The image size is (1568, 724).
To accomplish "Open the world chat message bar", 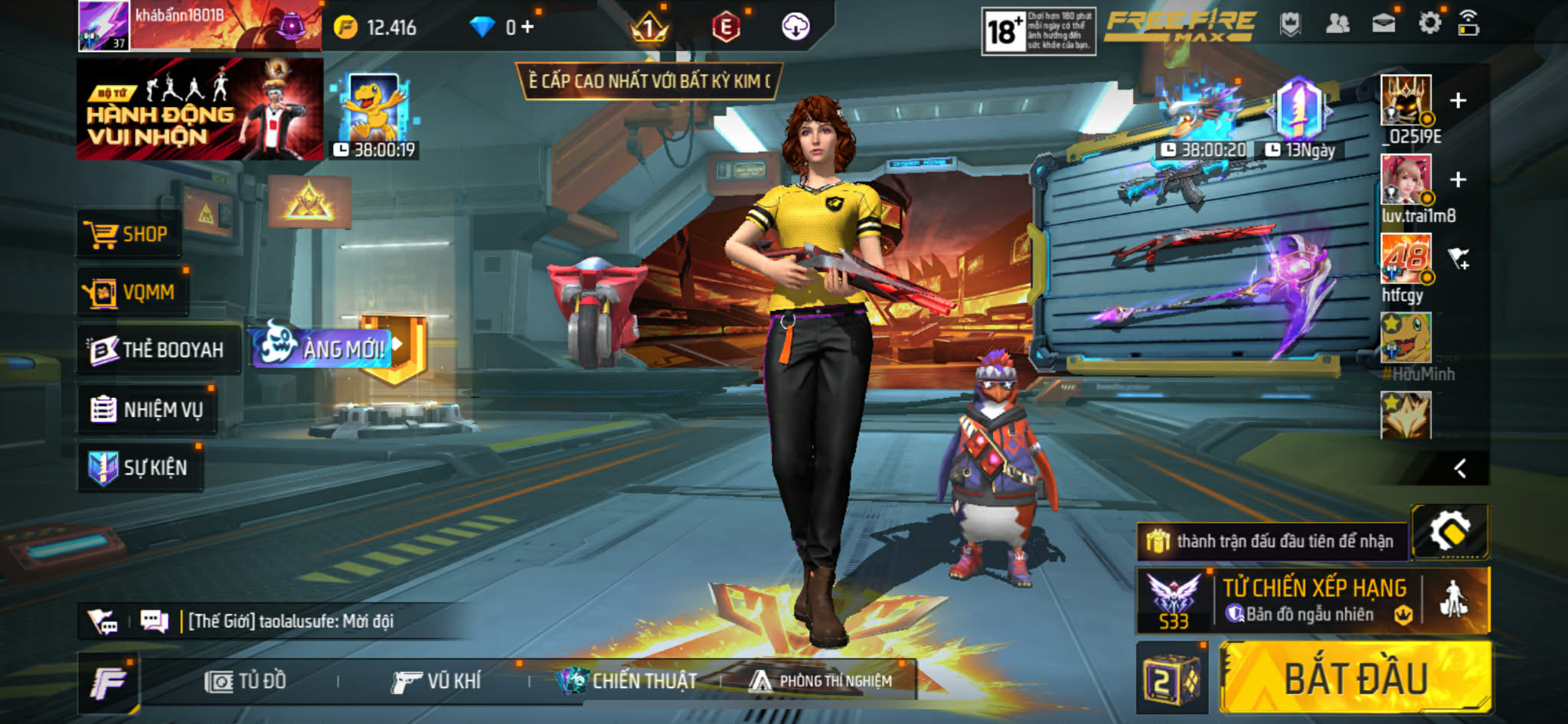I will click(x=291, y=621).
